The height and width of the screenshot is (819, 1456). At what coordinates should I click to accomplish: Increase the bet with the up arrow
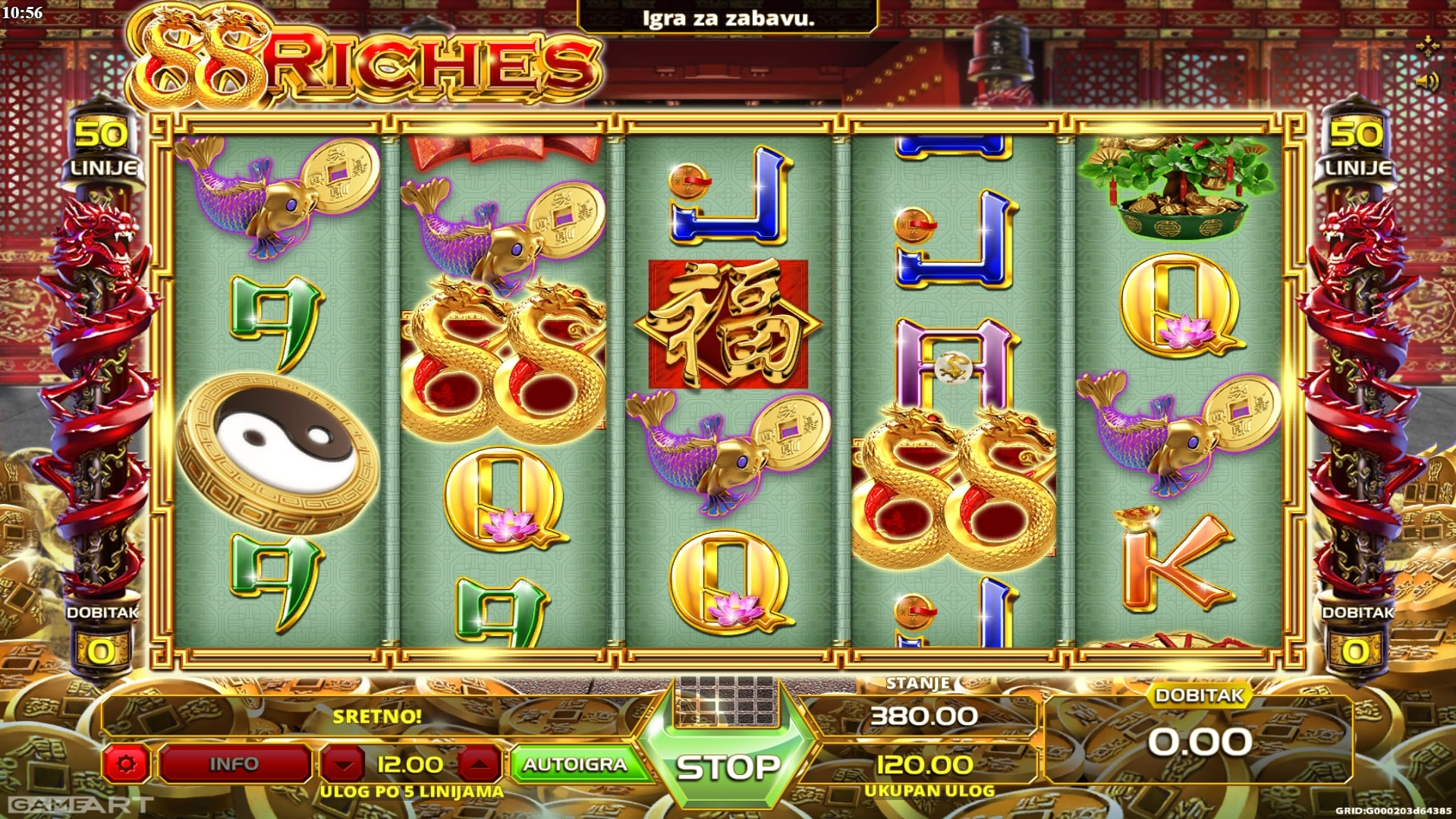coord(479,764)
